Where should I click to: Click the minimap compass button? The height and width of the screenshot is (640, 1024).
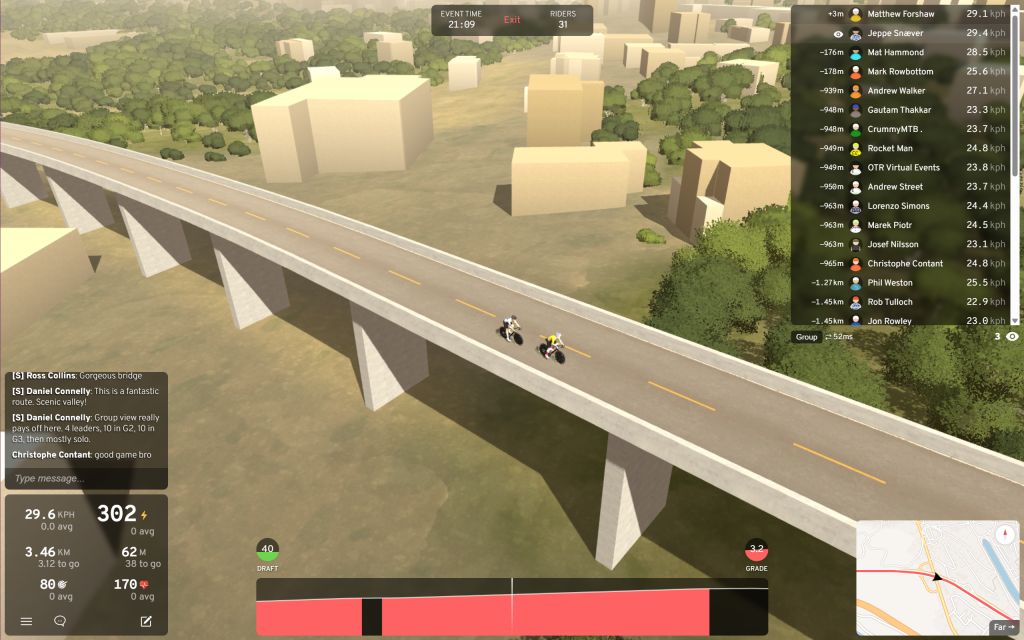click(x=1004, y=534)
